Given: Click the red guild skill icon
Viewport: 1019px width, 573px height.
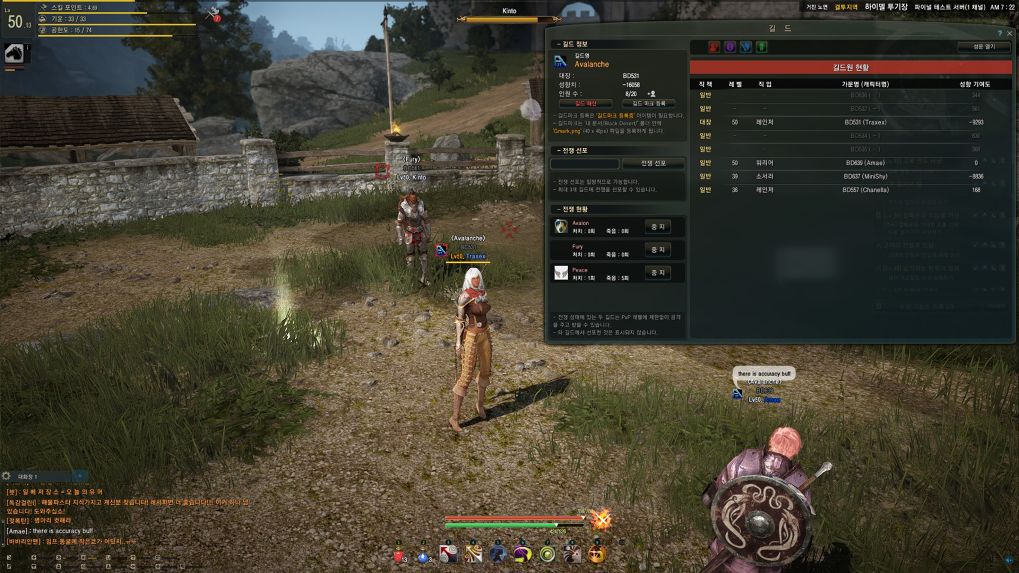Looking at the screenshot, I should tap(714, 47).
